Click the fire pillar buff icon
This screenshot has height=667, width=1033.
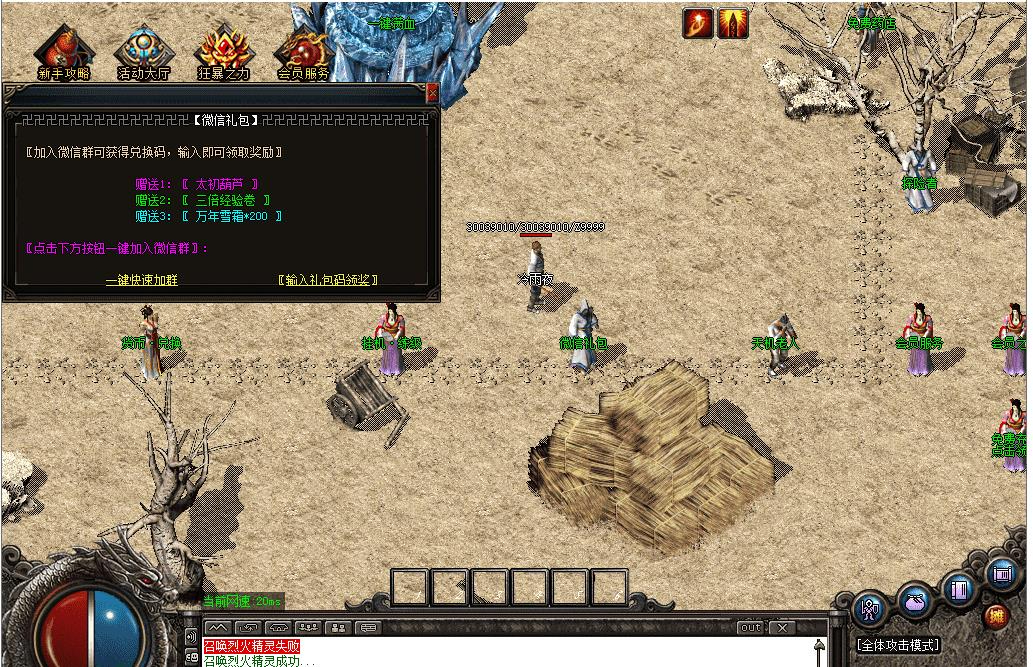pyautogui.click(x=732, y=23)
